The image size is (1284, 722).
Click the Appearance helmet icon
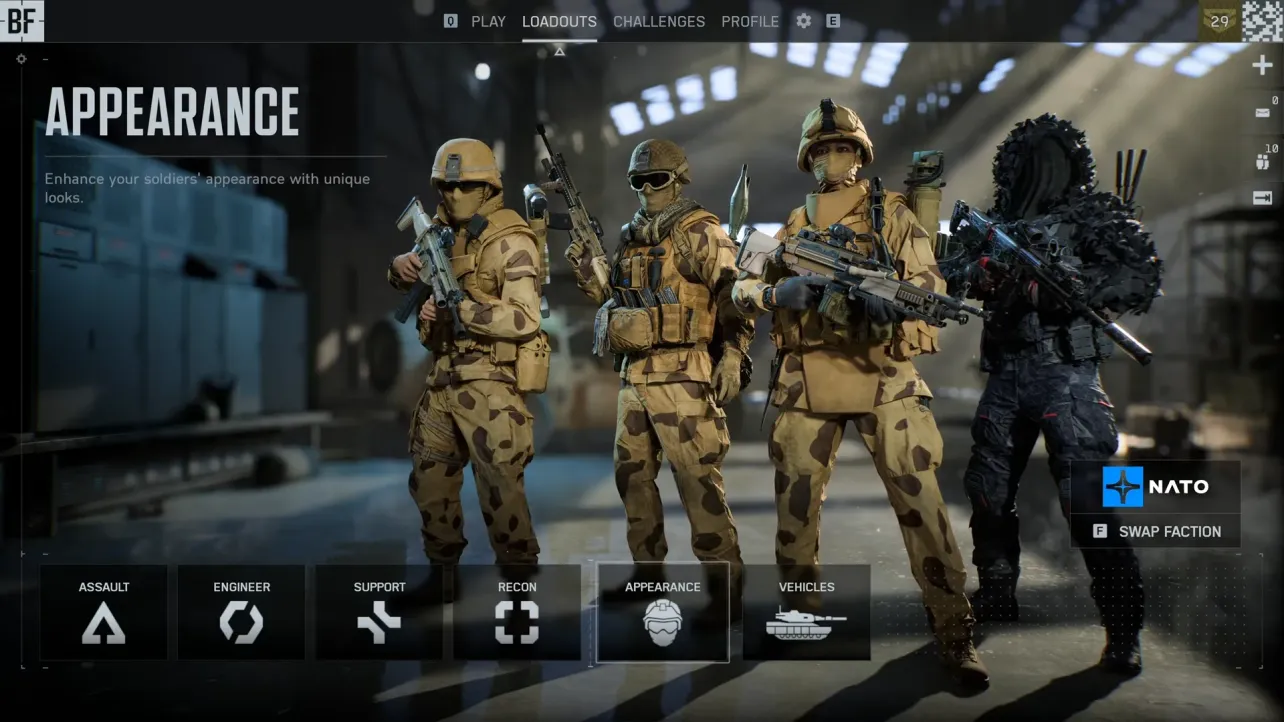click(662, 625)
